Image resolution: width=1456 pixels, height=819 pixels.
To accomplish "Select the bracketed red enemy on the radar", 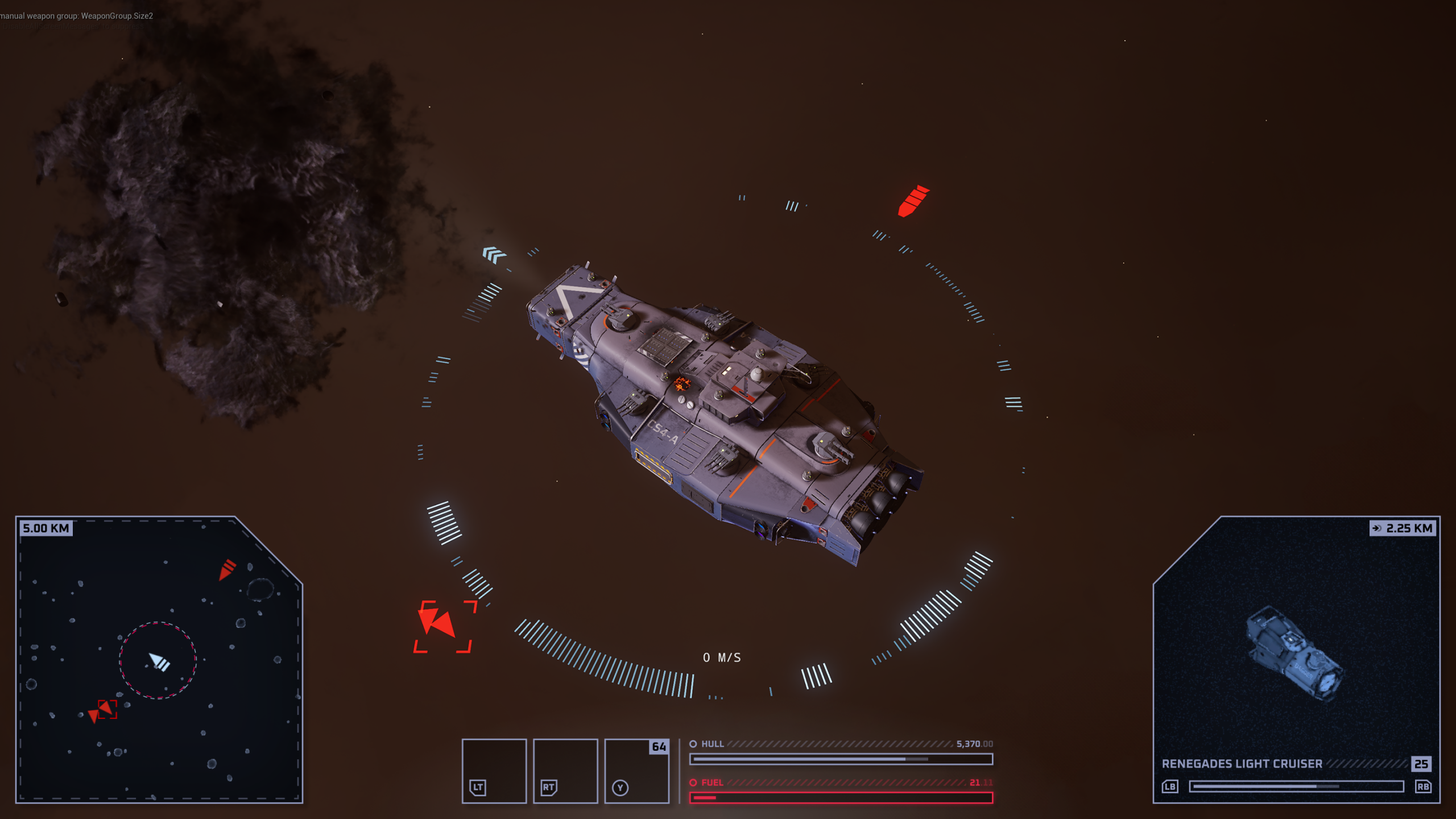I will [x=106, y=709].
